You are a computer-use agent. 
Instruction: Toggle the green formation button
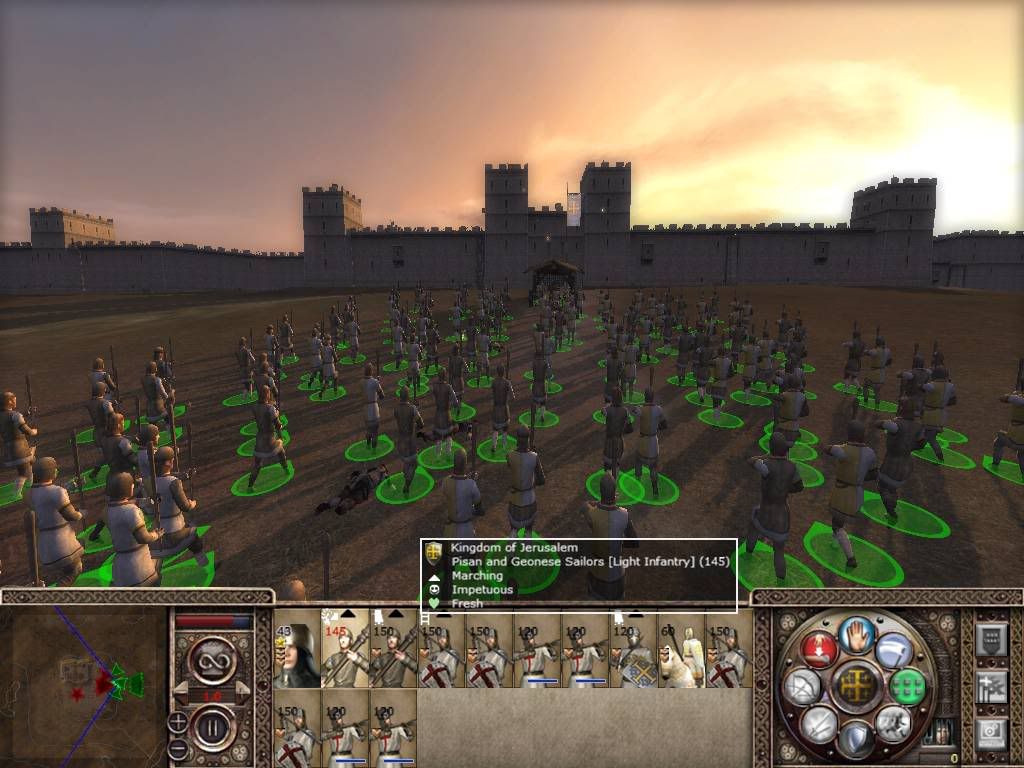[x=906, y=686]
